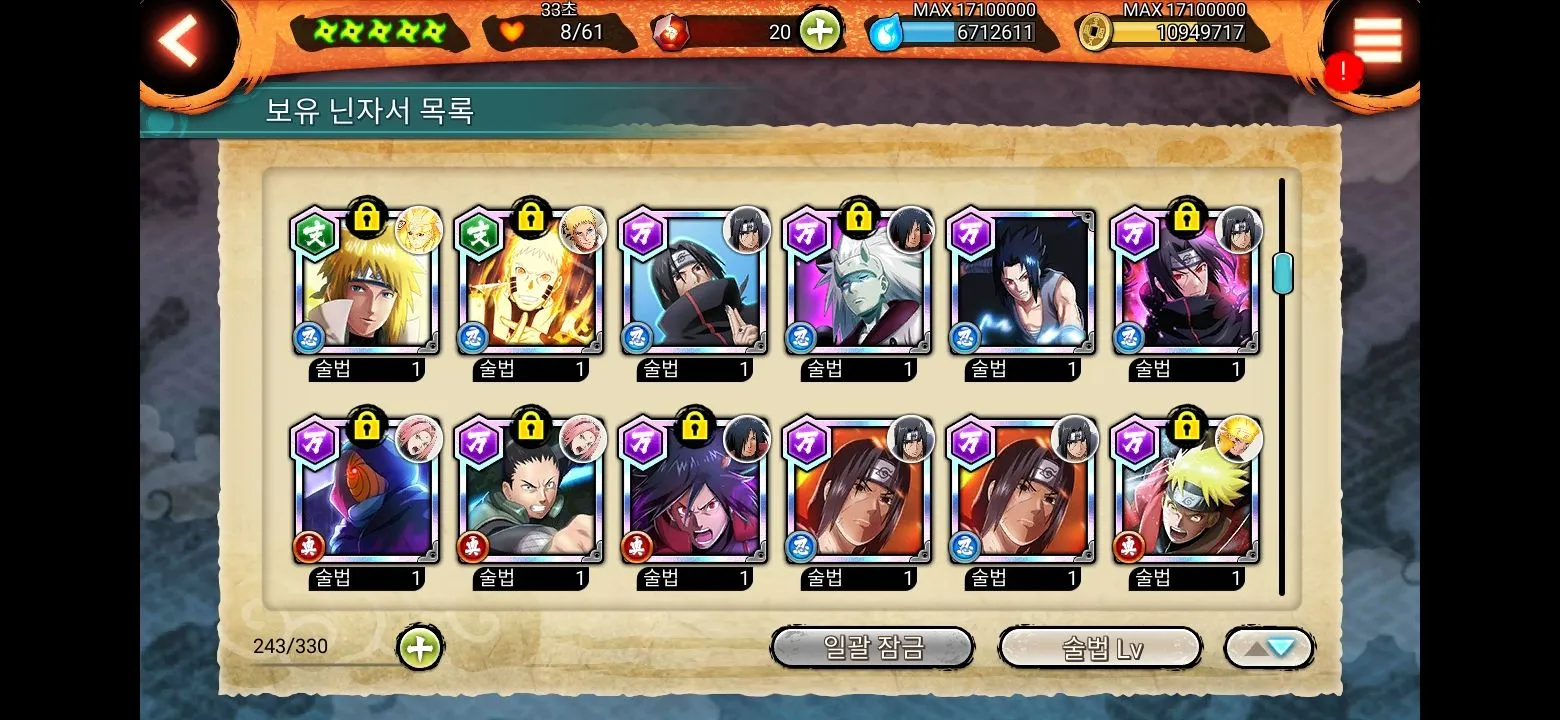Pick the shirtless Sasuke lightning card
Viewport: 1560px width, 720px height.
click(x=1022, y=284)
